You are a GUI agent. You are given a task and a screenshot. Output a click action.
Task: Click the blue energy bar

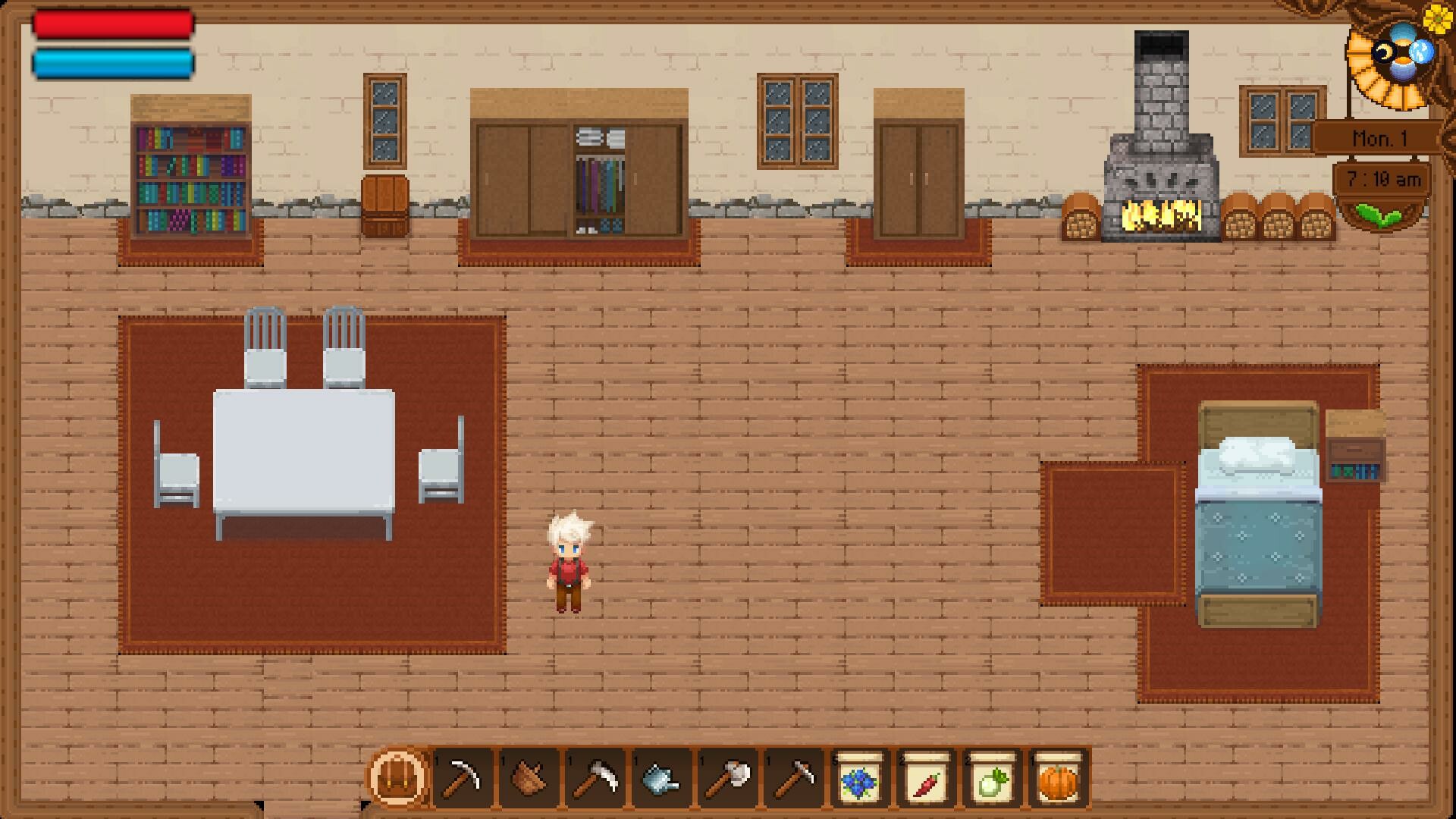point(112,64)
